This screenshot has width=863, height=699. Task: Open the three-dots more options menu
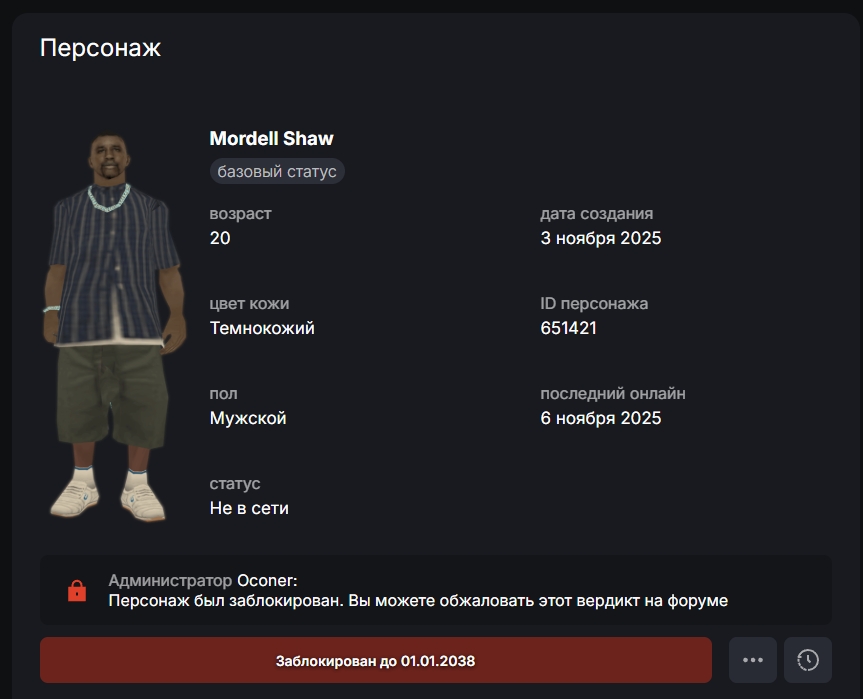(753, 660)
